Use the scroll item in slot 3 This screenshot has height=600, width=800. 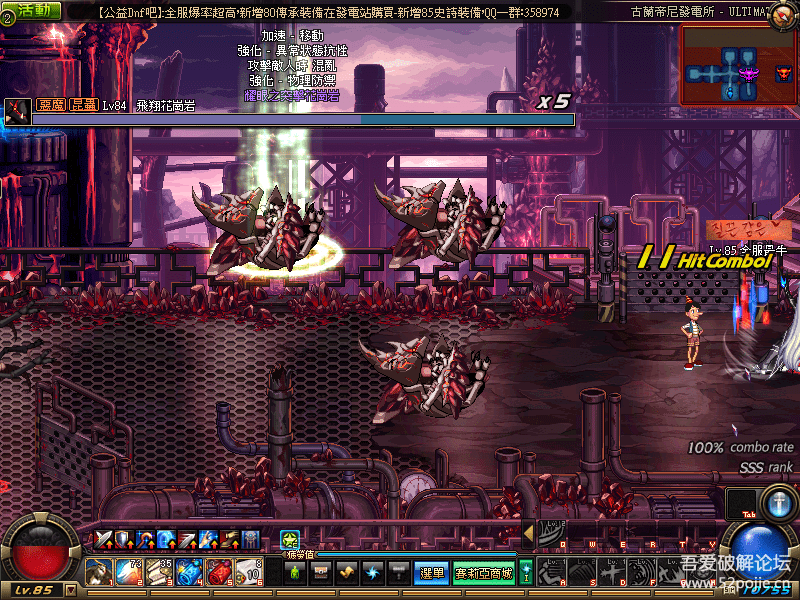pyautogui.click(x=159, y=572)
